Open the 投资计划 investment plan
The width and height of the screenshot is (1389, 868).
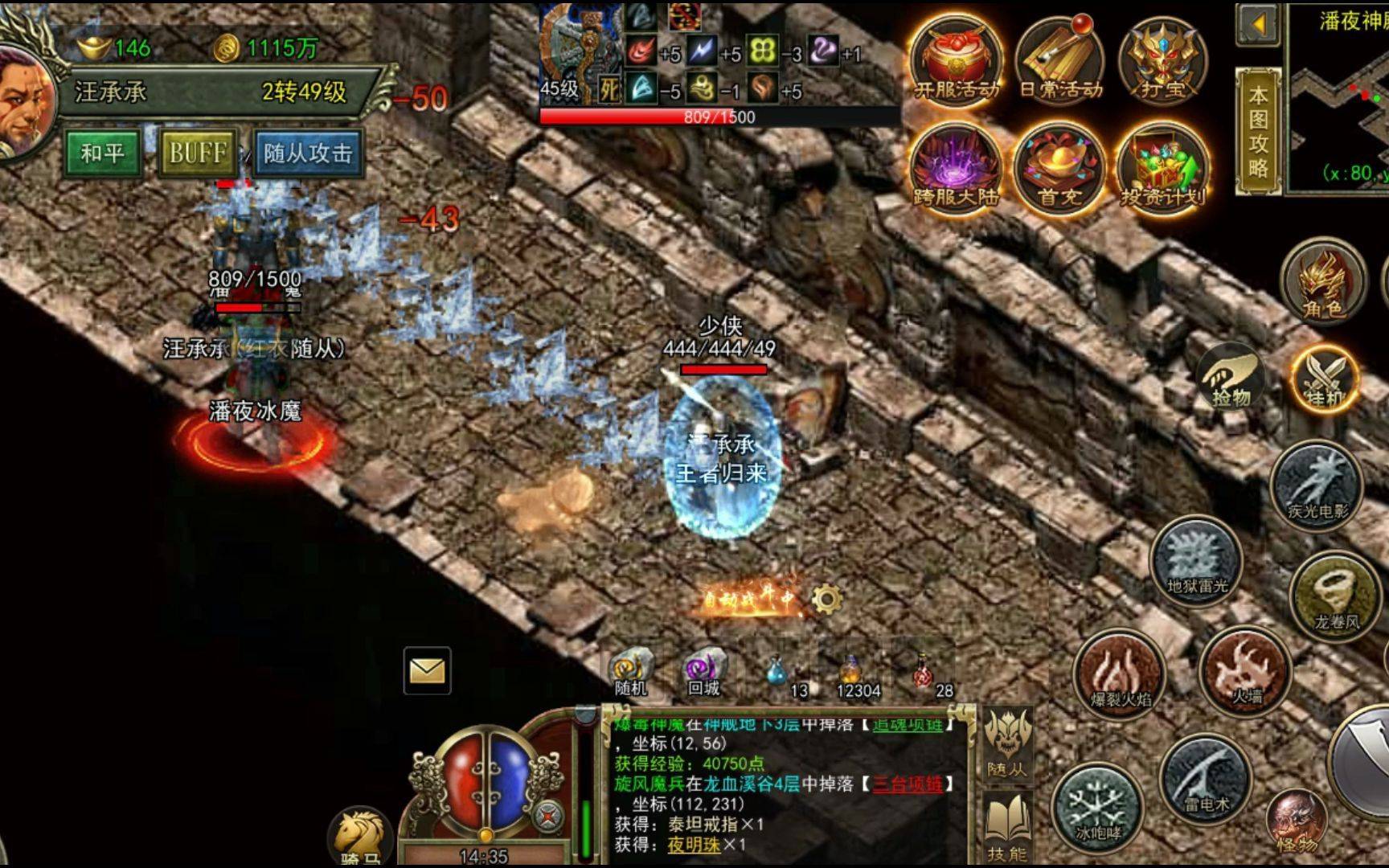pos(1162,167)
